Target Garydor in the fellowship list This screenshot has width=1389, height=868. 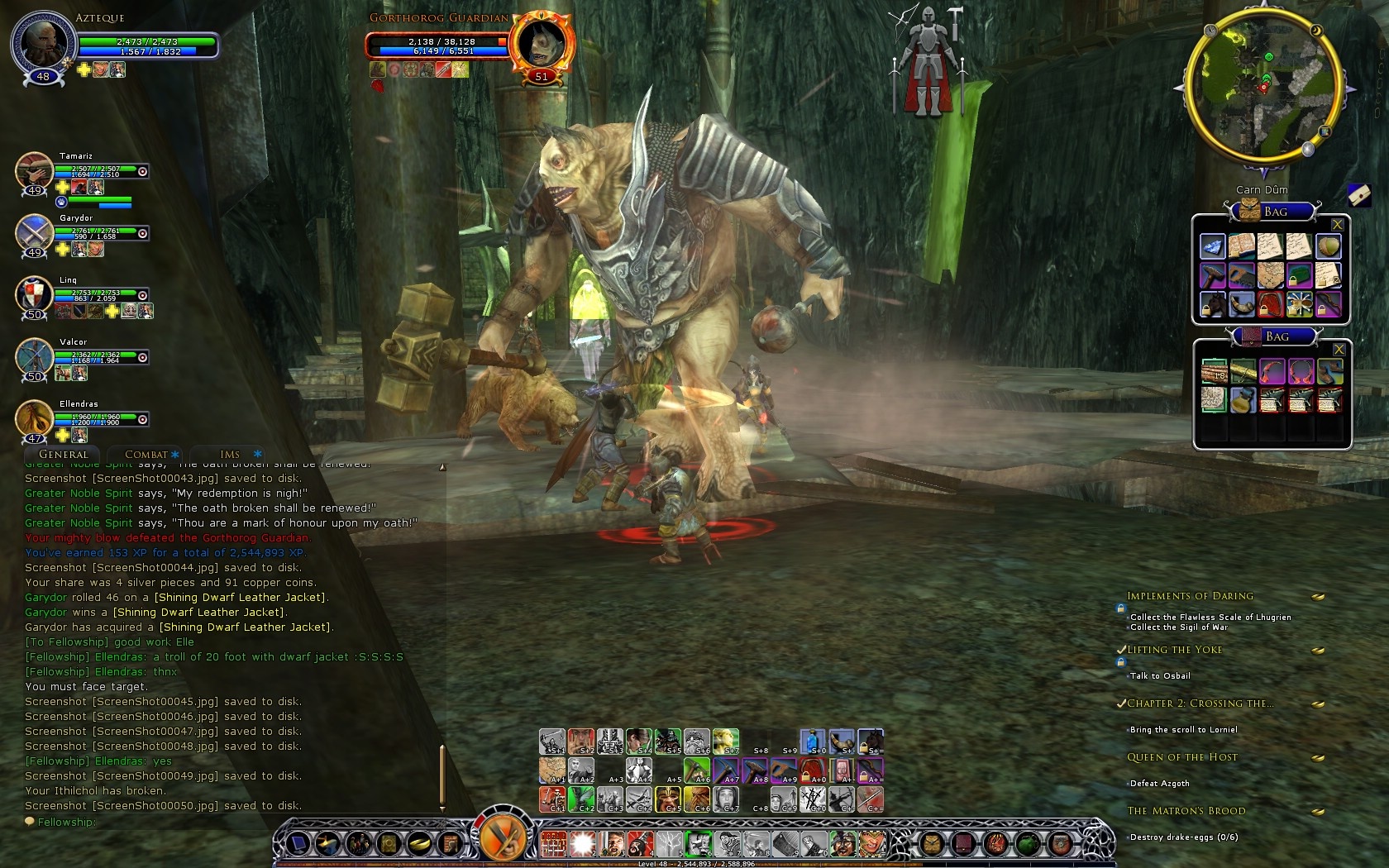click(34, 233)
